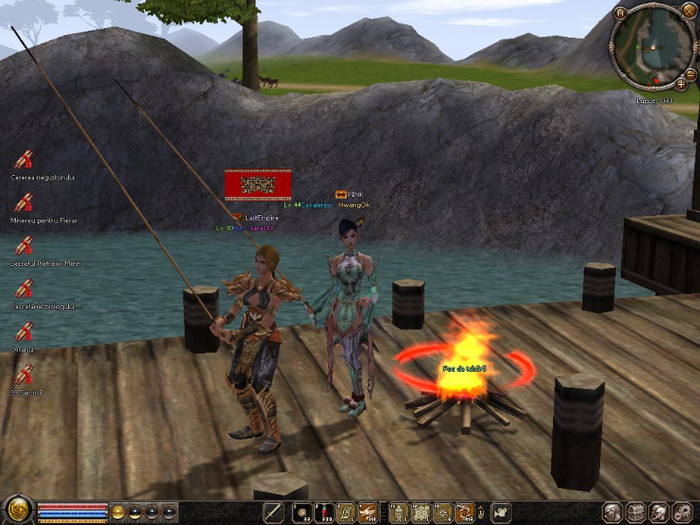Screen dimensions: 700x525
Task: Click the gold dragon emblem on the taskbar
Action: pos(18,511)
